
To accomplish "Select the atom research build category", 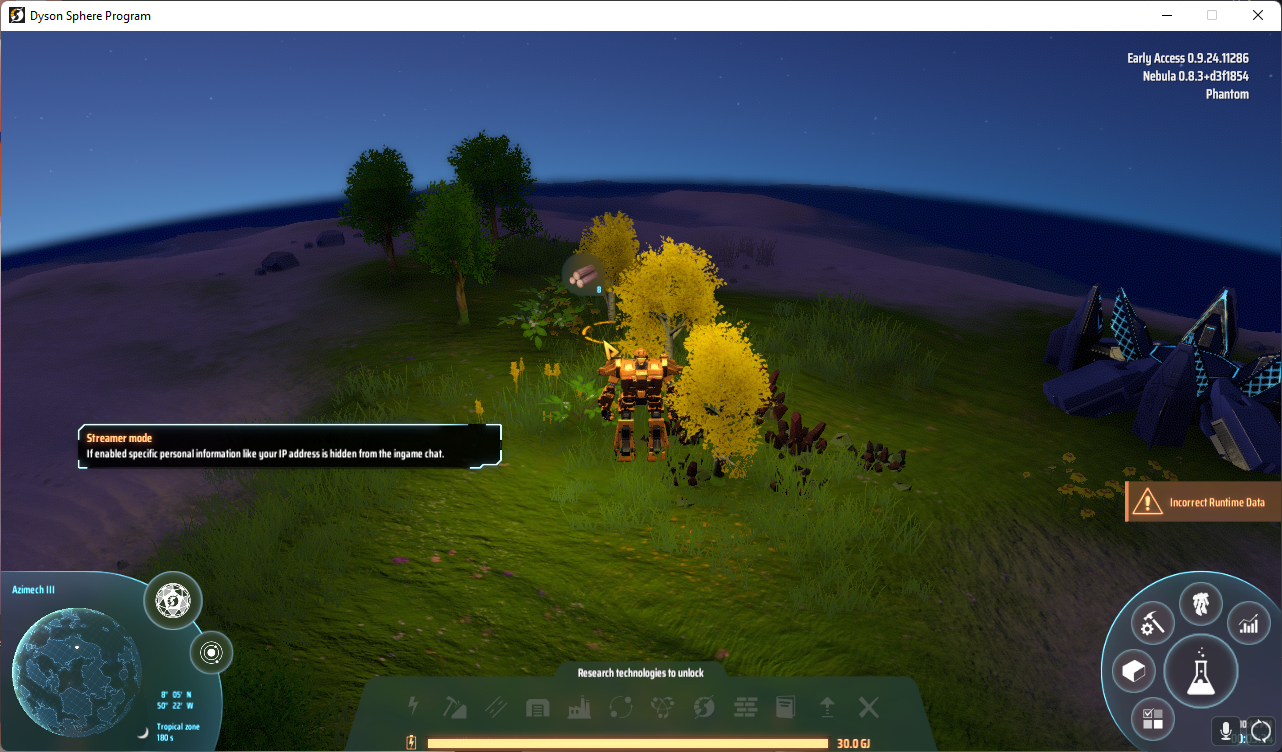I will coord(661,708).
